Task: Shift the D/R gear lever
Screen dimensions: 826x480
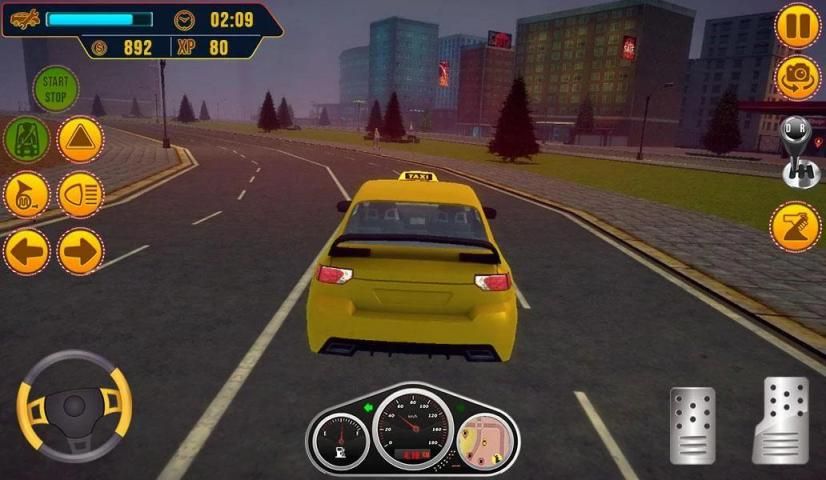Action: coord(797,153)
